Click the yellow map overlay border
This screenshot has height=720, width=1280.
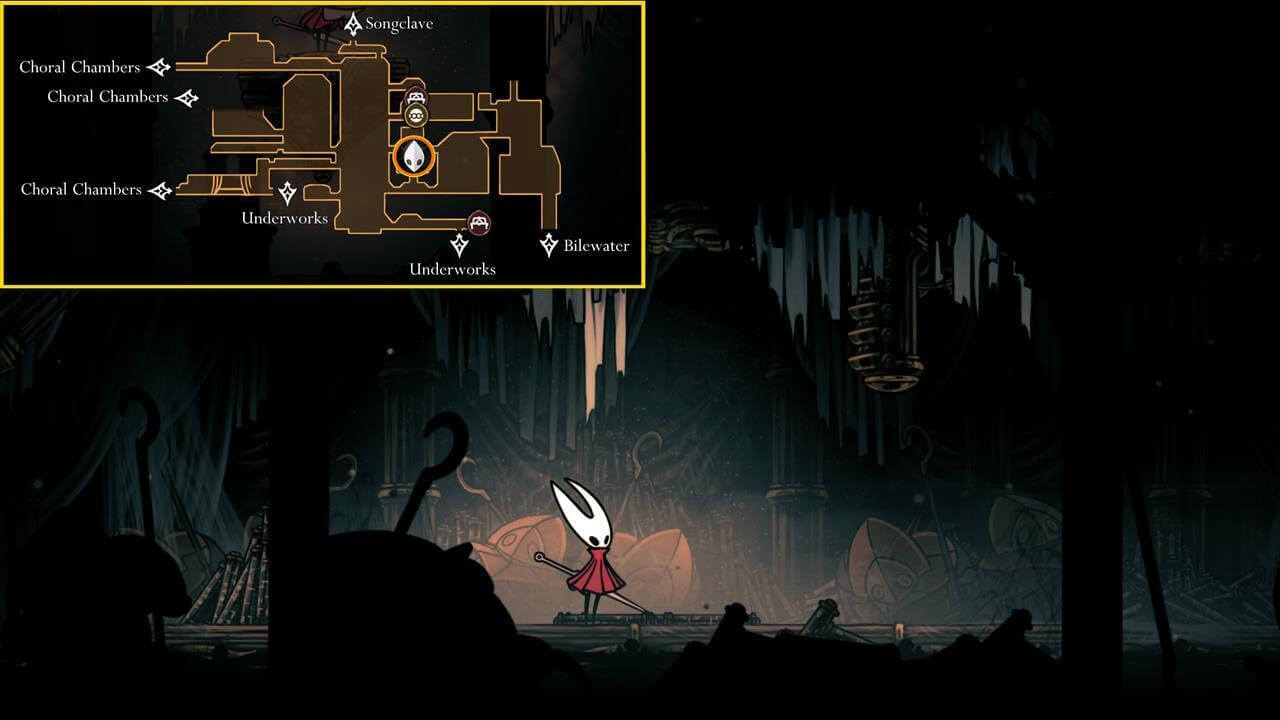point(320,6)
